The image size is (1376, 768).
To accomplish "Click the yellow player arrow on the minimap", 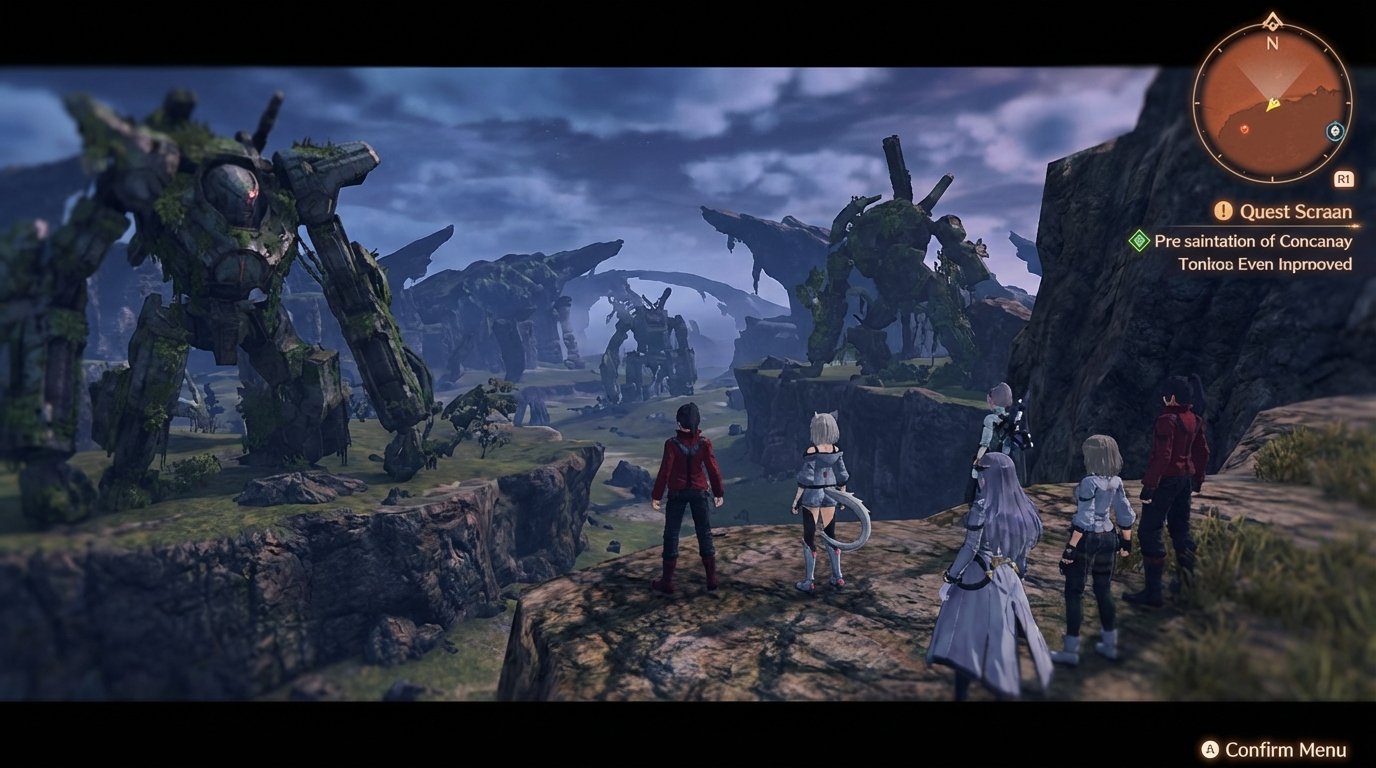I will click(1271, 105).
